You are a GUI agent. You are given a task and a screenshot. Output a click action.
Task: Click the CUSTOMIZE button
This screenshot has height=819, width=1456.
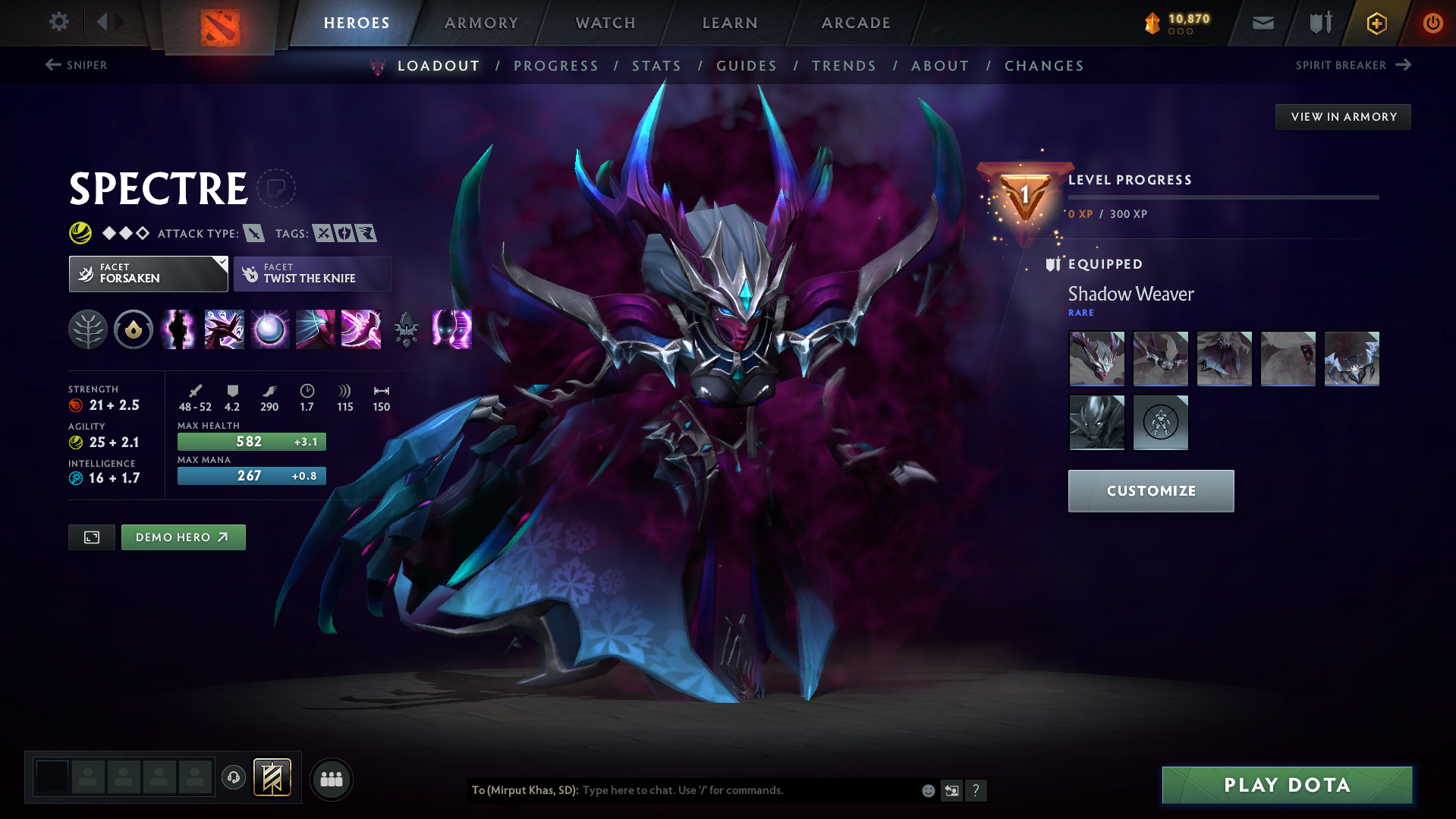[x=1150, y=490]
